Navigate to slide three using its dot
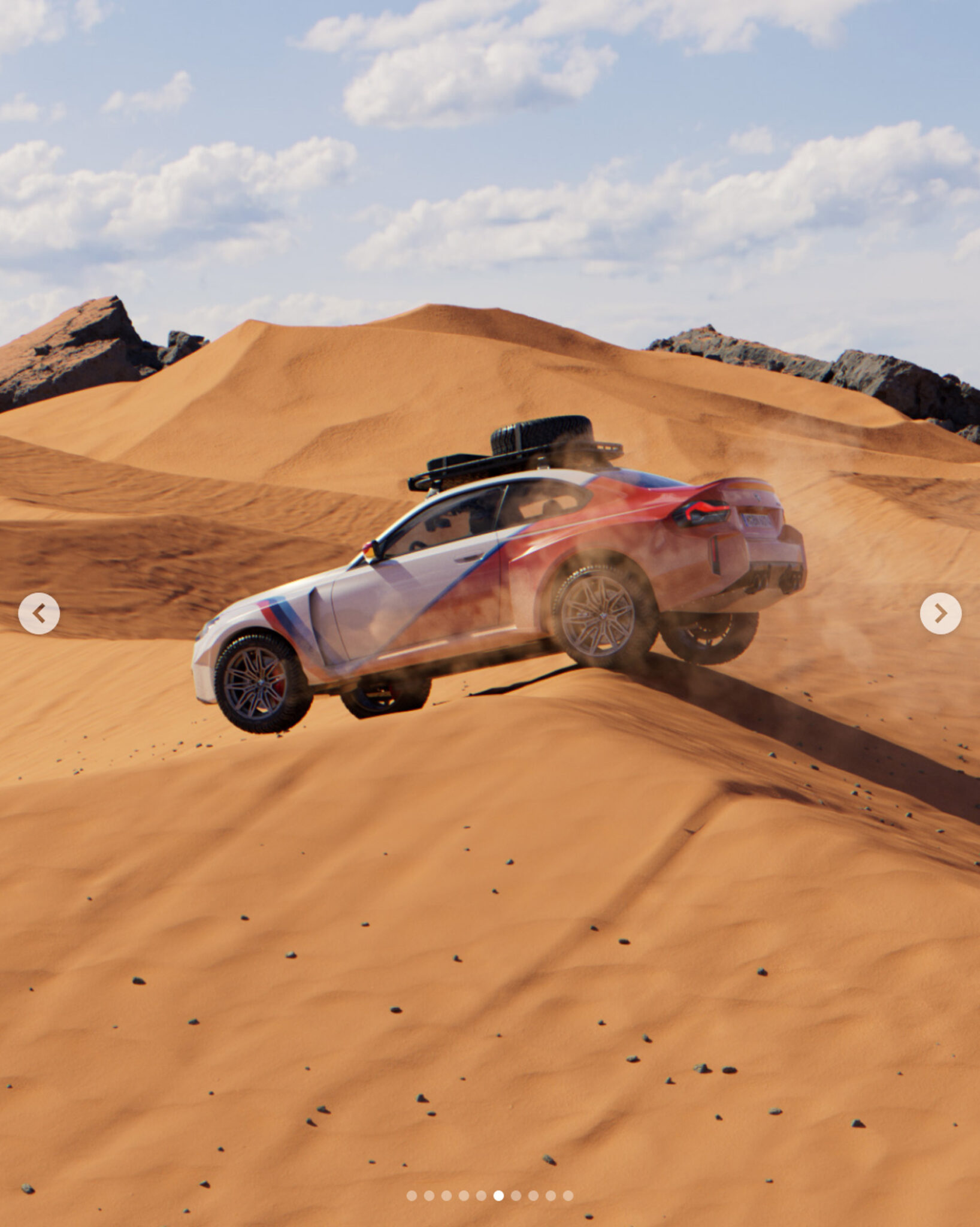 pyautogui.click(x=447, y=1195)
